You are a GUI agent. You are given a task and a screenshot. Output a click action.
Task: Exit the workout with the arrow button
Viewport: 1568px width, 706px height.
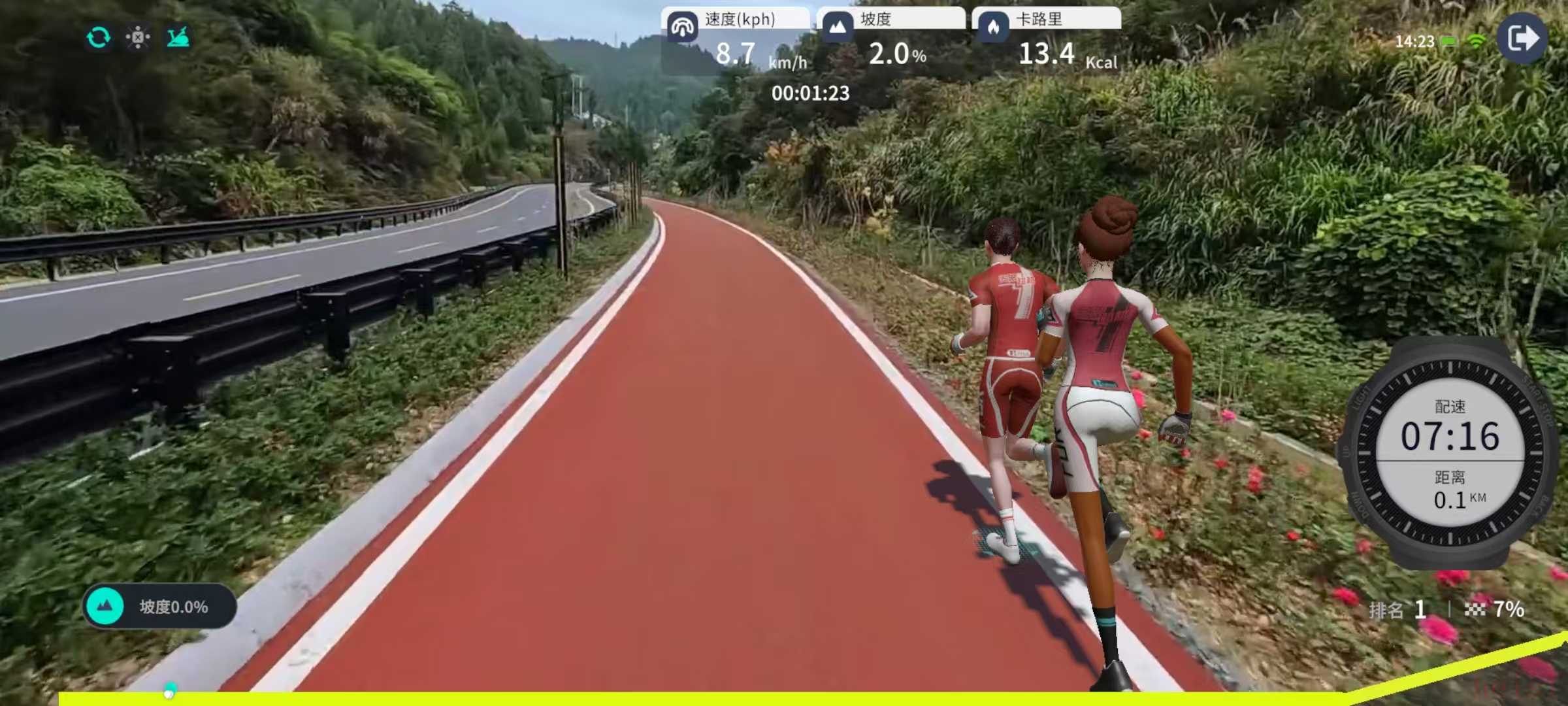(x=1522, y=39)
